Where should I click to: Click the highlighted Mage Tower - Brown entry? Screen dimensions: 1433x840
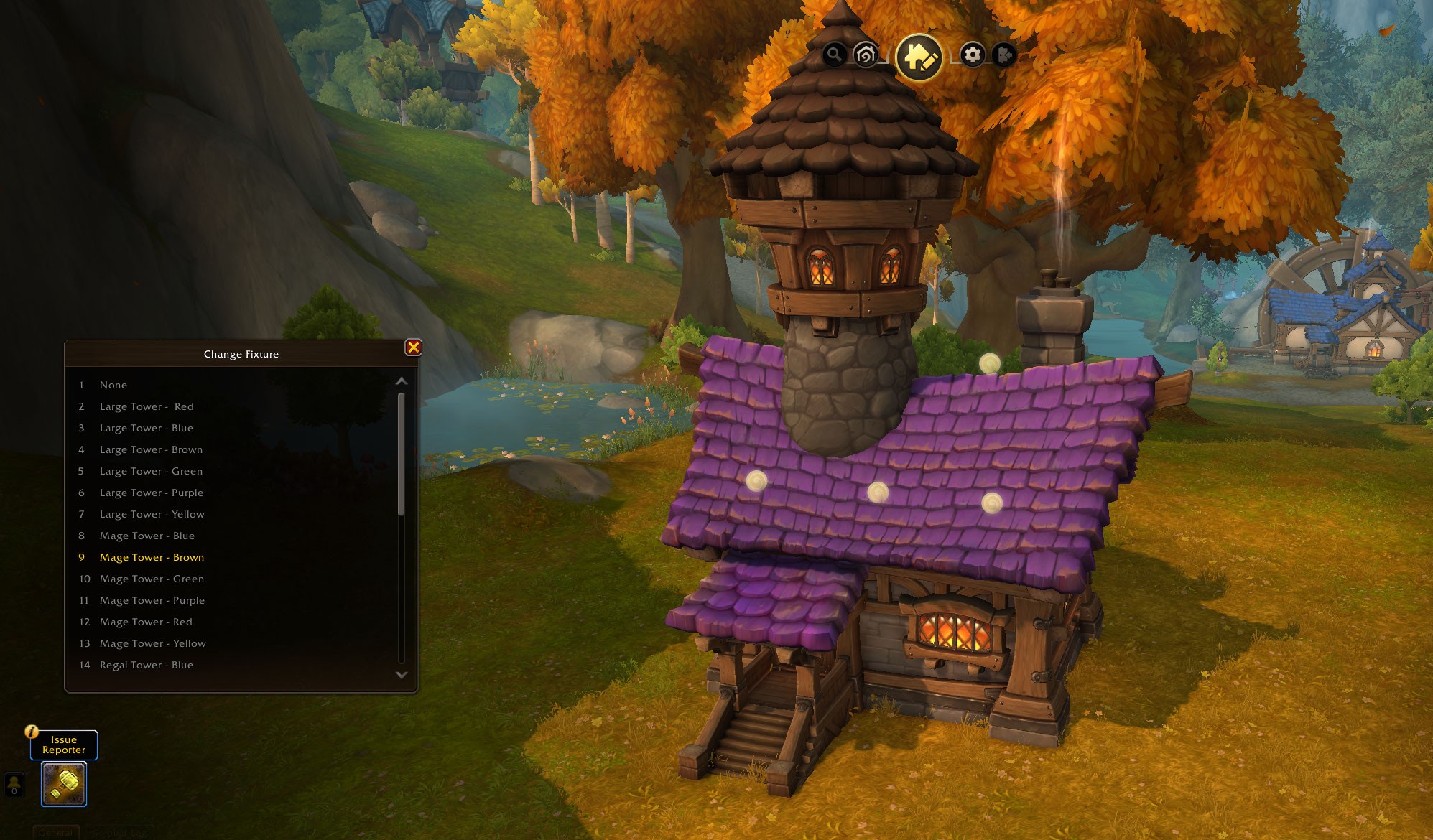[x=152, y=557]
